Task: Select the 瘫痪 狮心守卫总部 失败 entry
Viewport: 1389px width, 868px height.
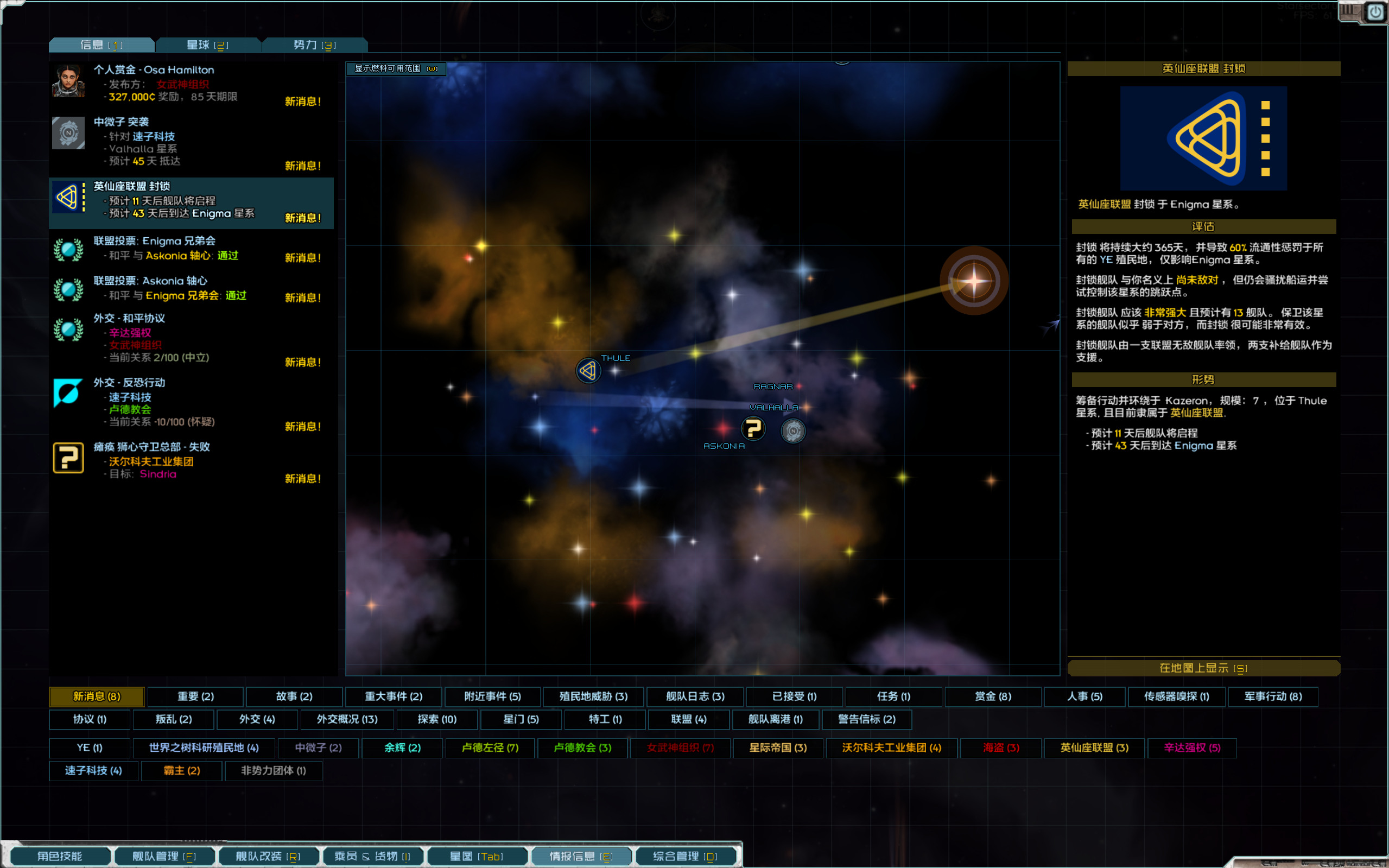Action: point(191,460)
